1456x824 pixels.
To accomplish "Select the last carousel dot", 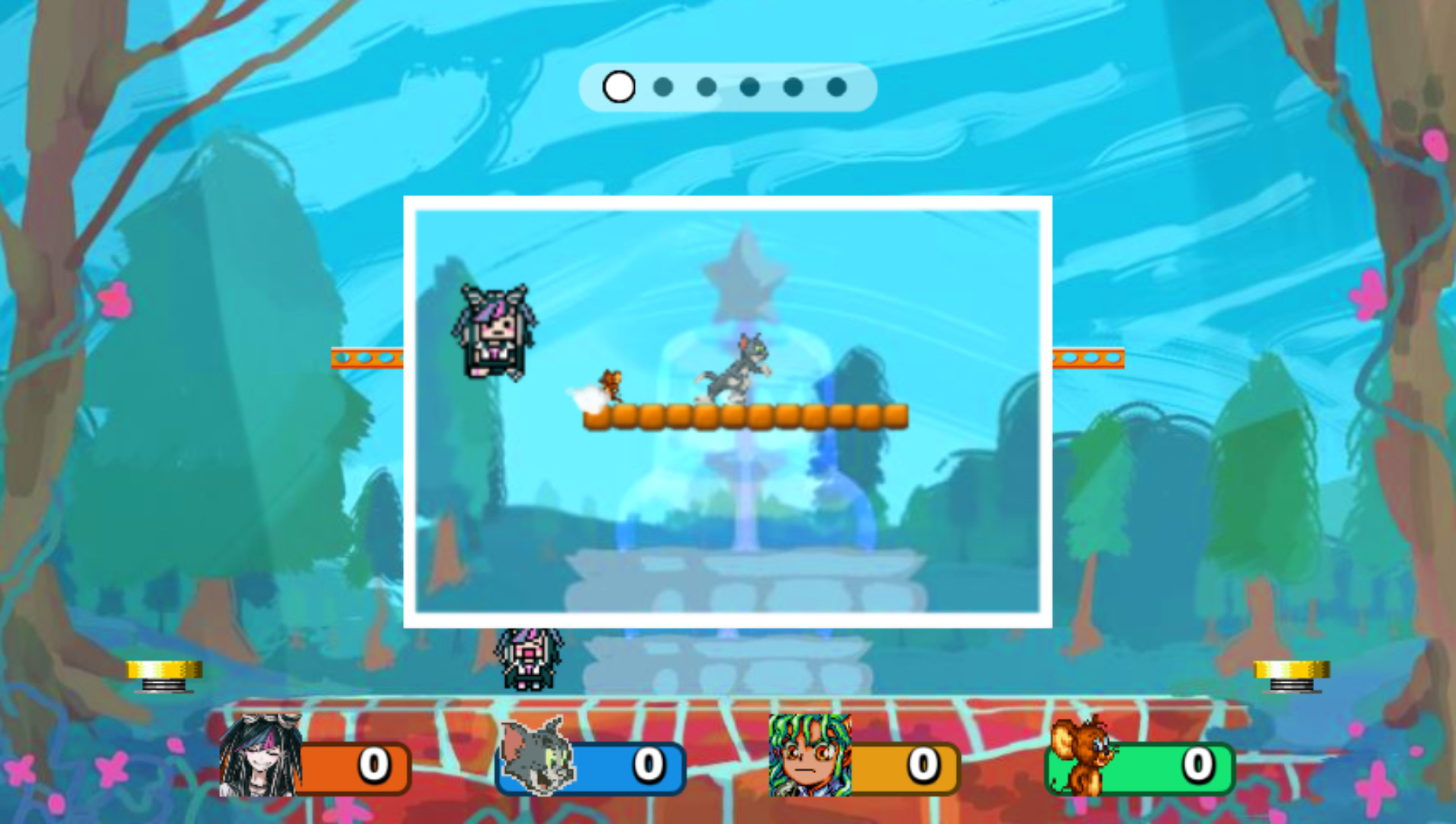I will [x=835, y=87].
